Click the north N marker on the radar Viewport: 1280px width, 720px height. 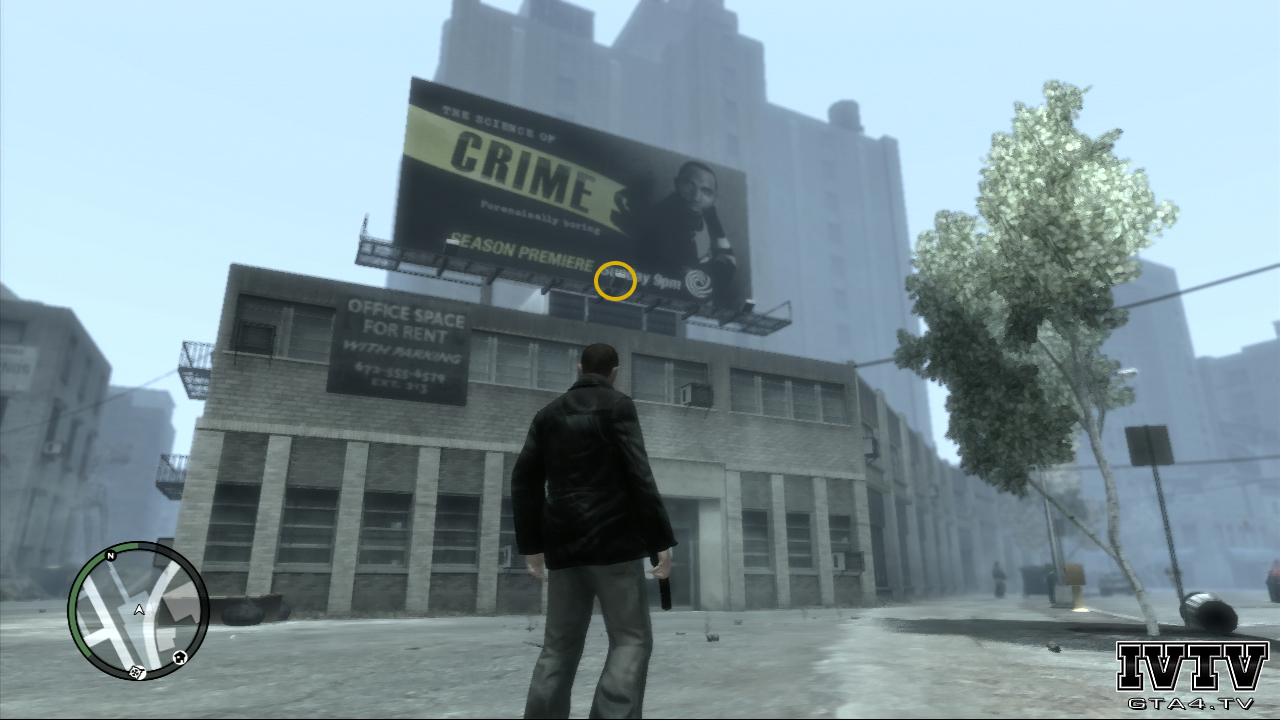pyautogui.click(x=110, y=554)
